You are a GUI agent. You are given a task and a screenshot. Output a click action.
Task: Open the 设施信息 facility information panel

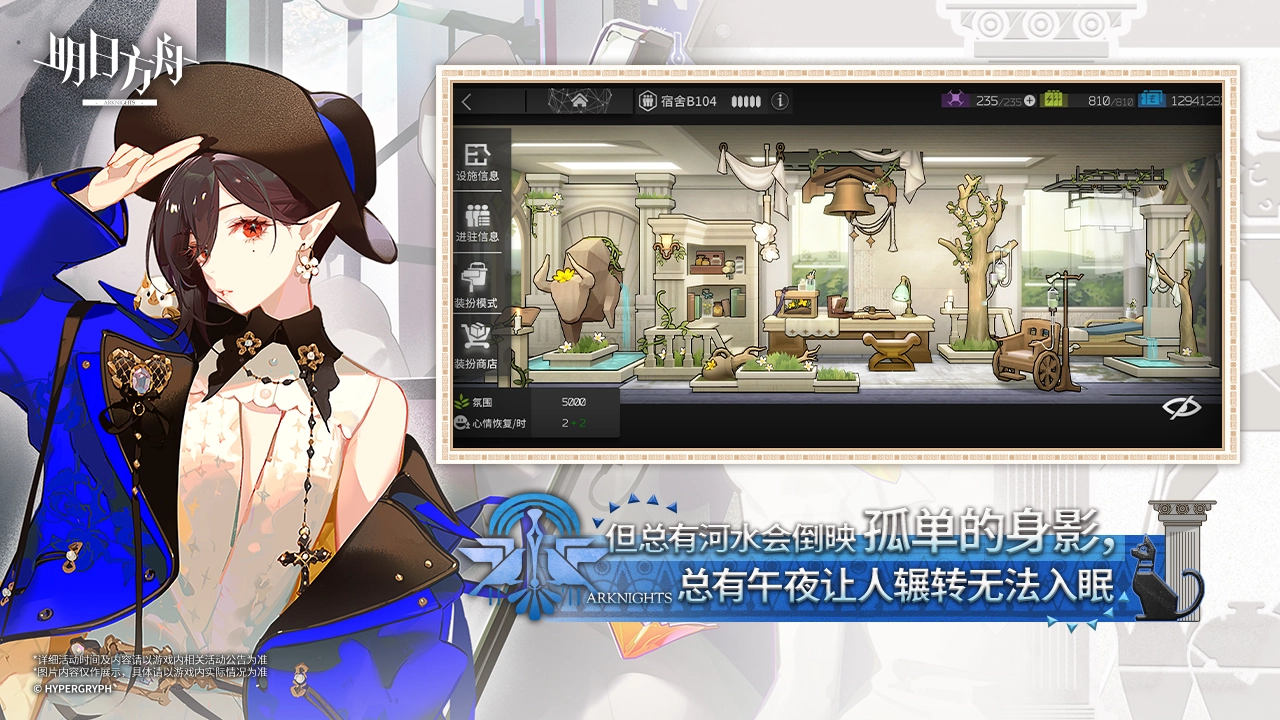point(478,165)
